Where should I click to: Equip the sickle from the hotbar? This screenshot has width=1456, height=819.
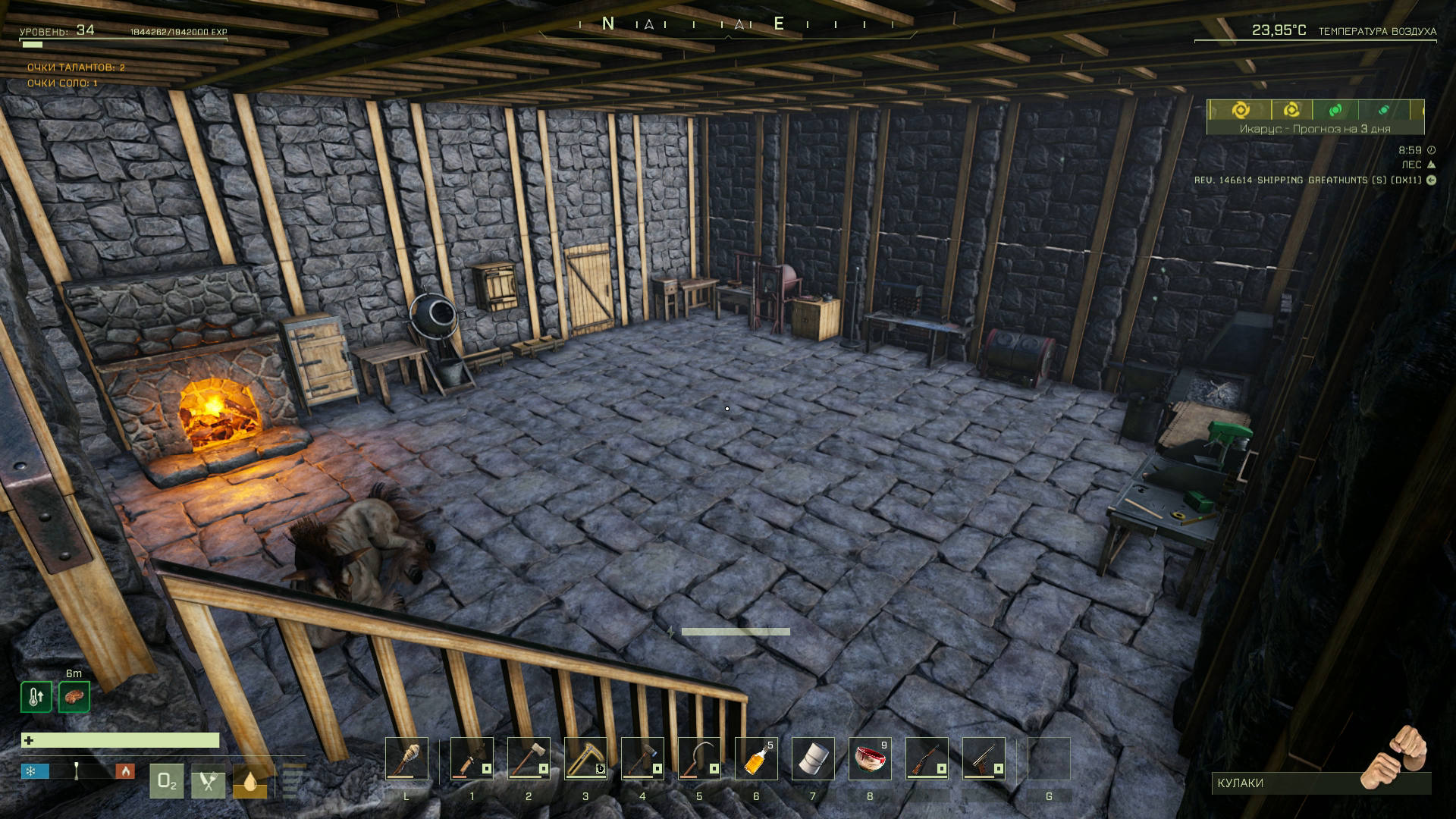[699, 758]
